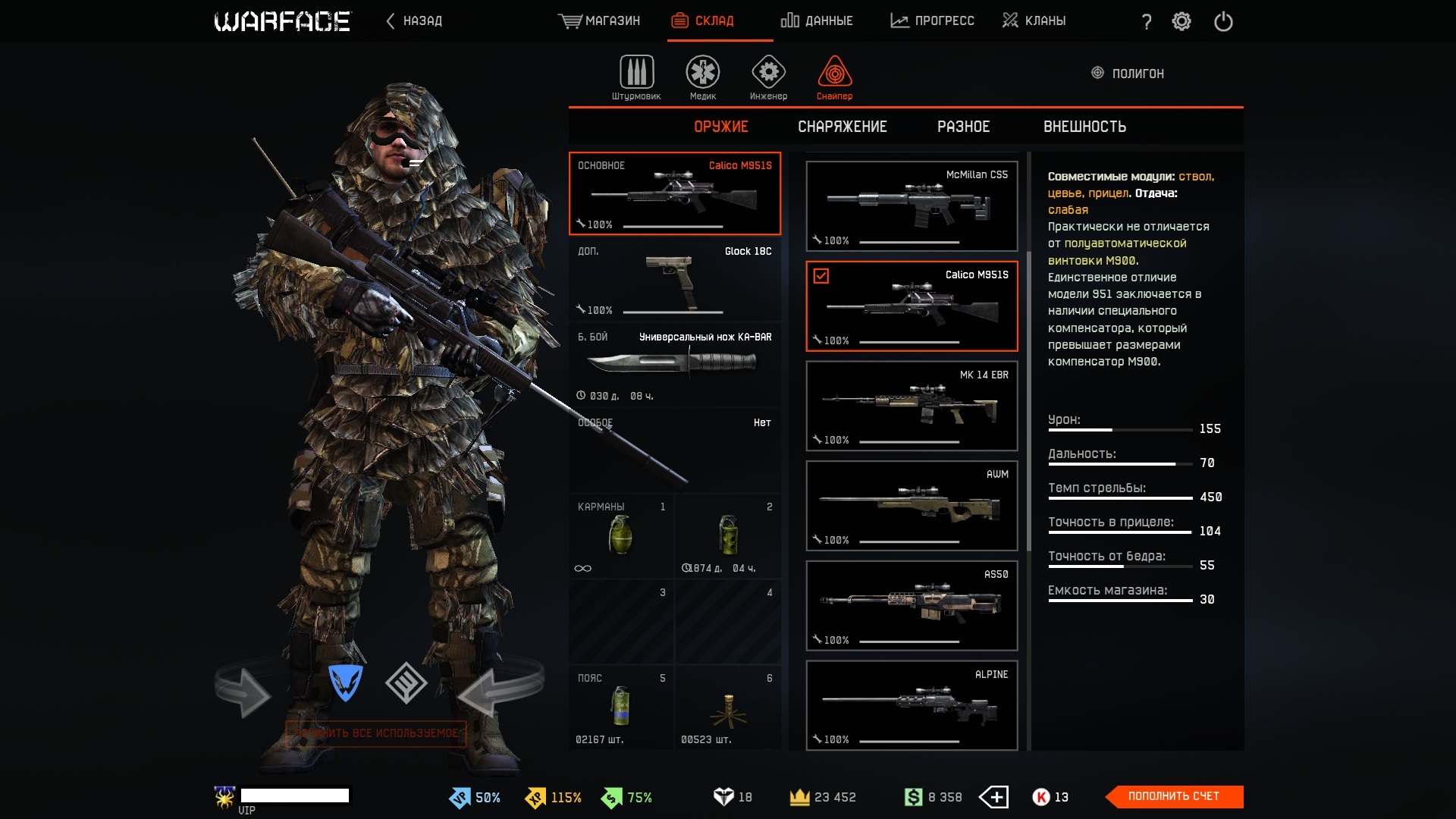Select the Инженер class
Screen dimensions: 1456x819
(x=768, y=77)
